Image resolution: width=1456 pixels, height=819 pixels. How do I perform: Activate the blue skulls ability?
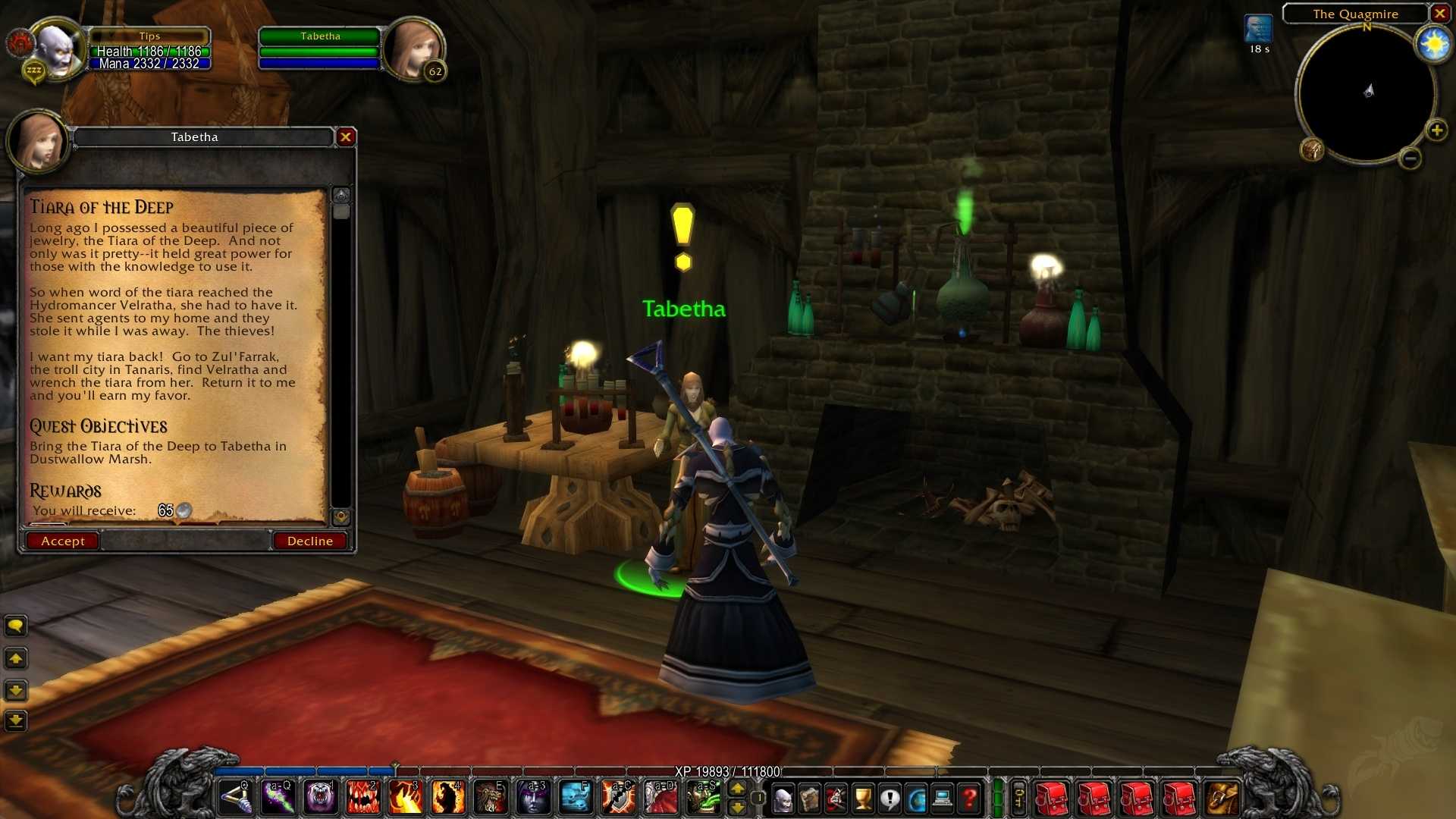click(576, 798)
